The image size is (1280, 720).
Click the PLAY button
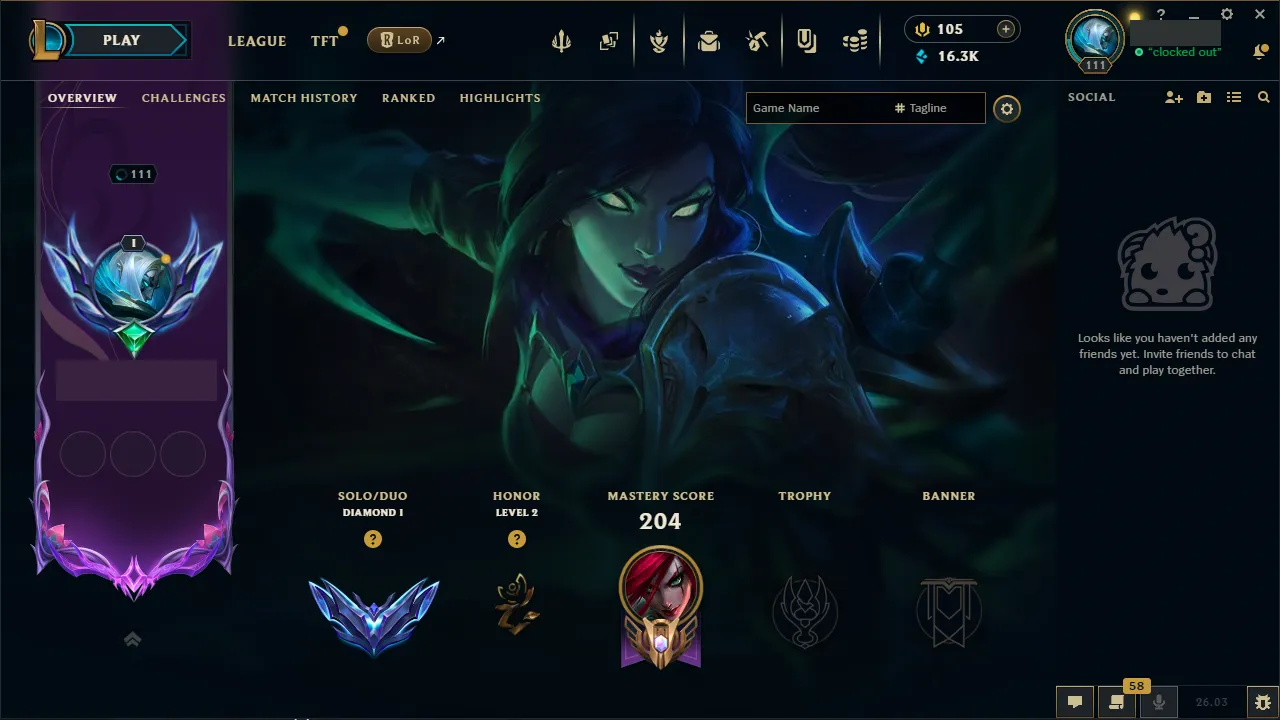[120, 40]
